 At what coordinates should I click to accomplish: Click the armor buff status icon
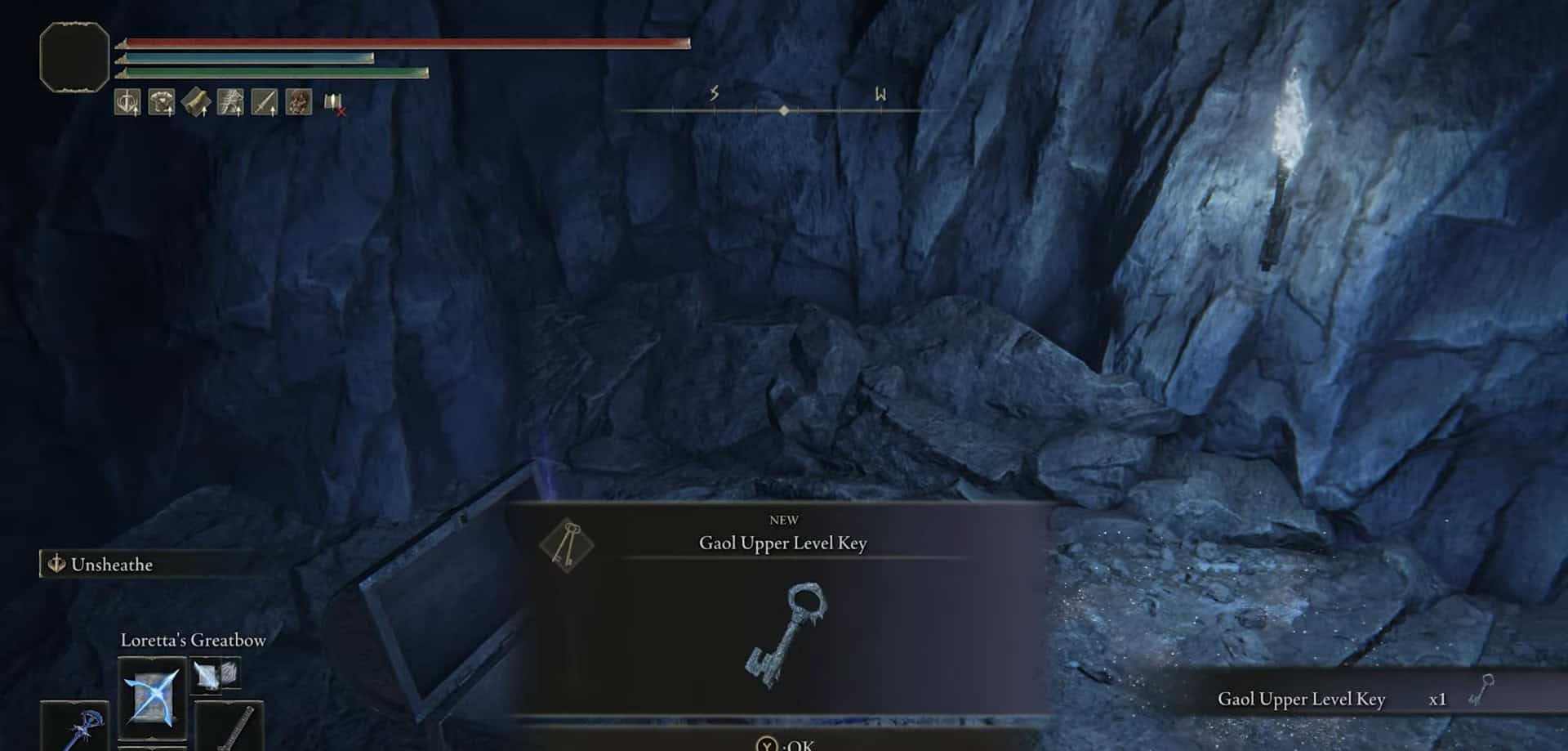(x=162, y=102)
